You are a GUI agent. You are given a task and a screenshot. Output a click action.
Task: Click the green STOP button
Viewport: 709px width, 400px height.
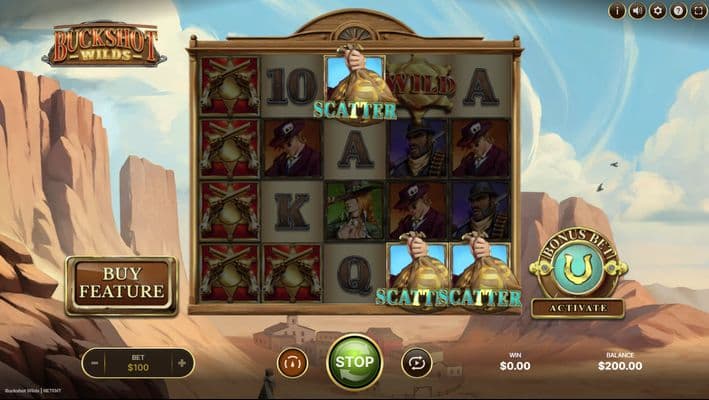tap(354, 362)
